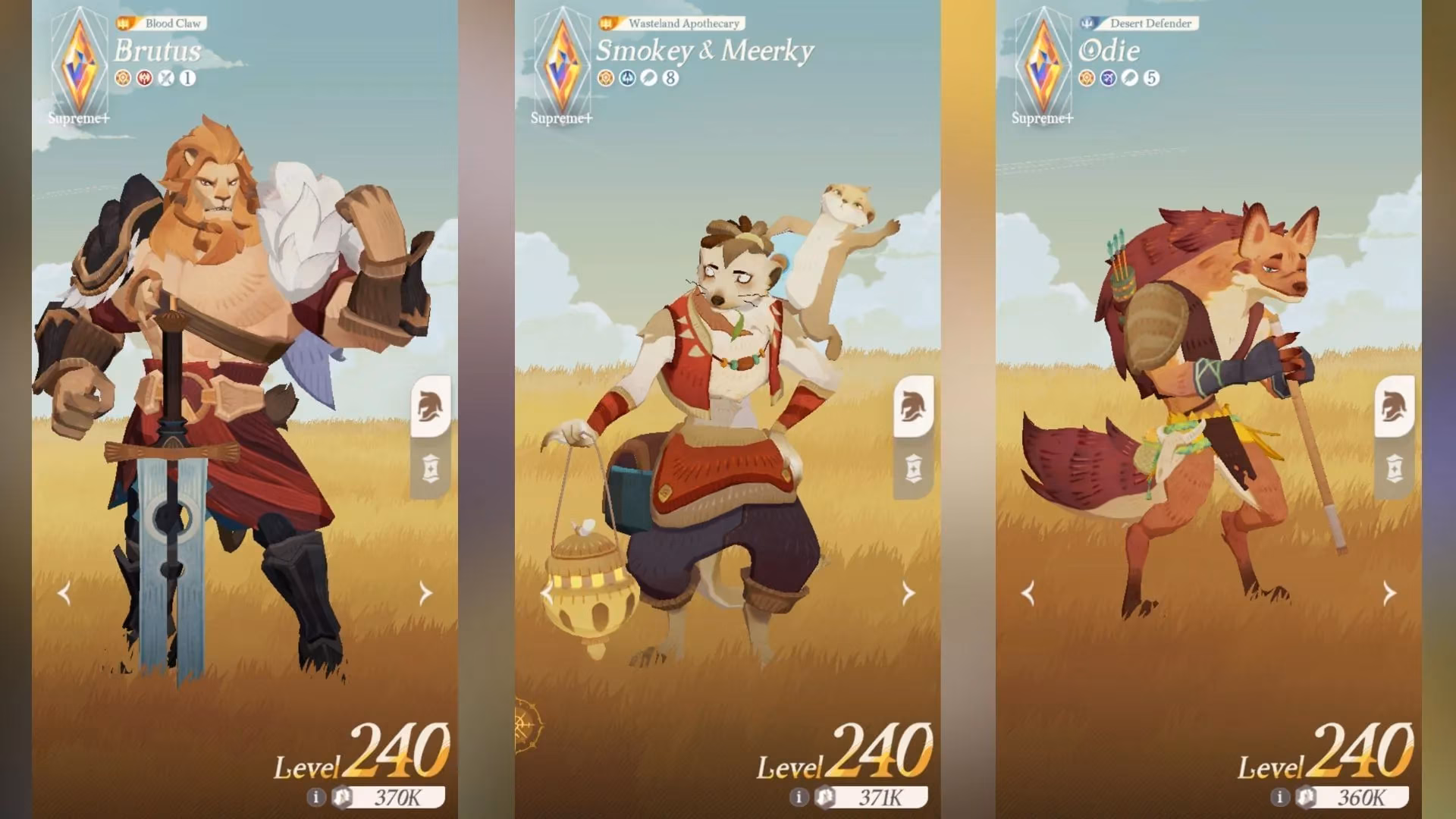This screenshot has width=1456, height=819.
Task: Click the red faction icon under Brutus's name
Action: (x=145, y=76)
